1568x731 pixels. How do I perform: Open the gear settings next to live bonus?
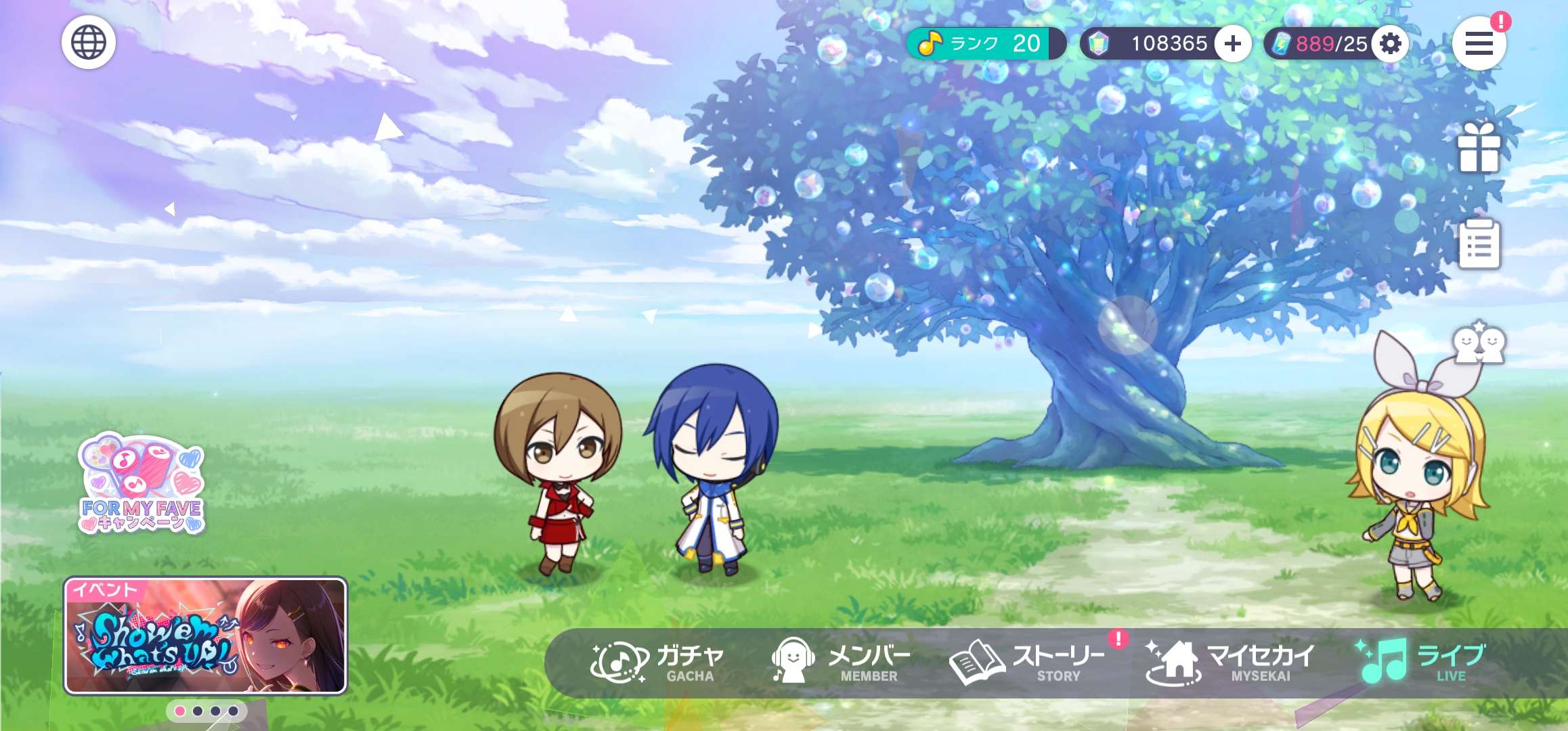[x=1390, y=44]
